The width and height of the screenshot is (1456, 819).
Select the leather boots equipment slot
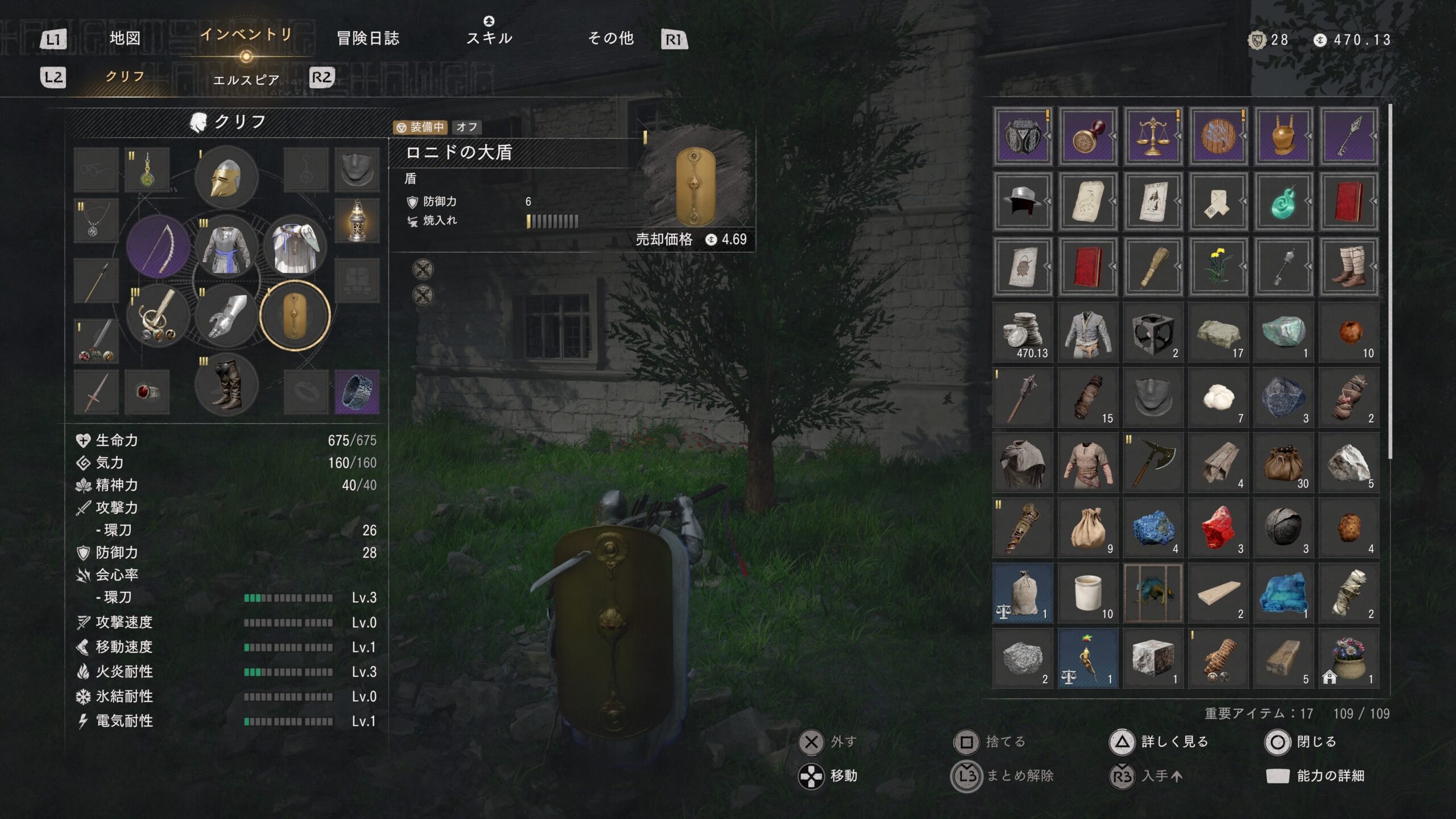click(226, 384)
